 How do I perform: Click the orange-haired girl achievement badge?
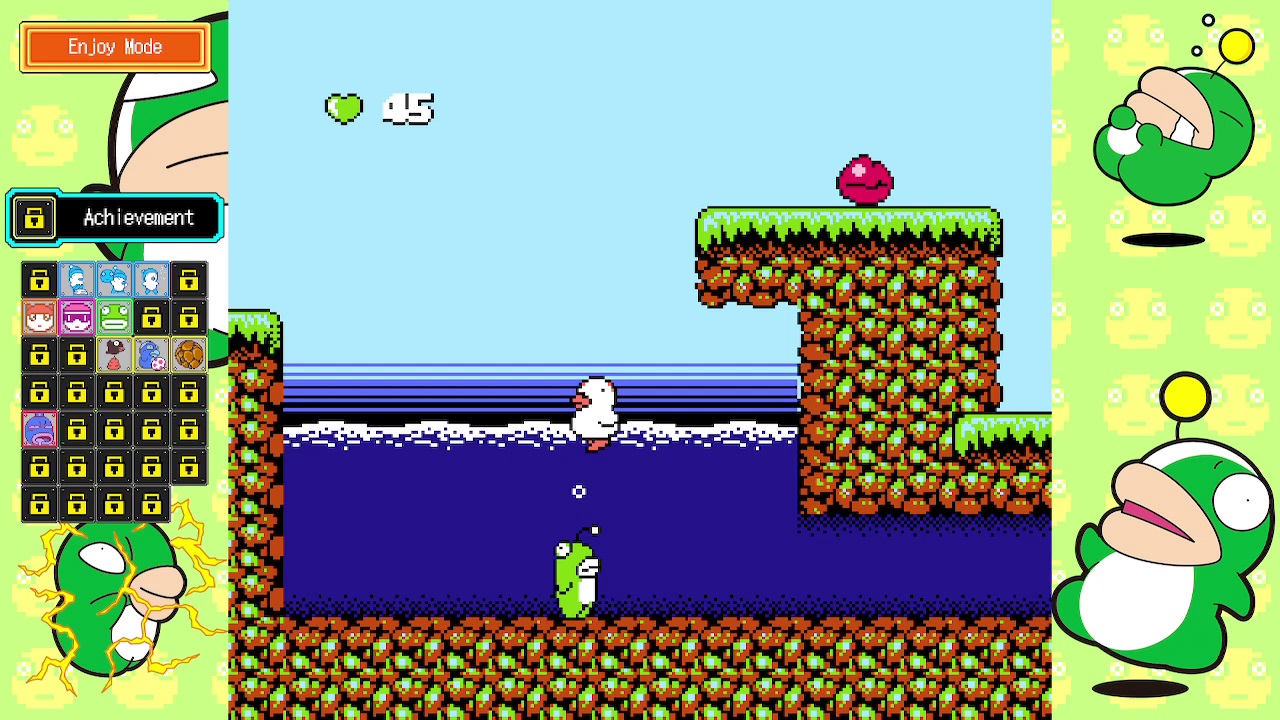[39, 318]
